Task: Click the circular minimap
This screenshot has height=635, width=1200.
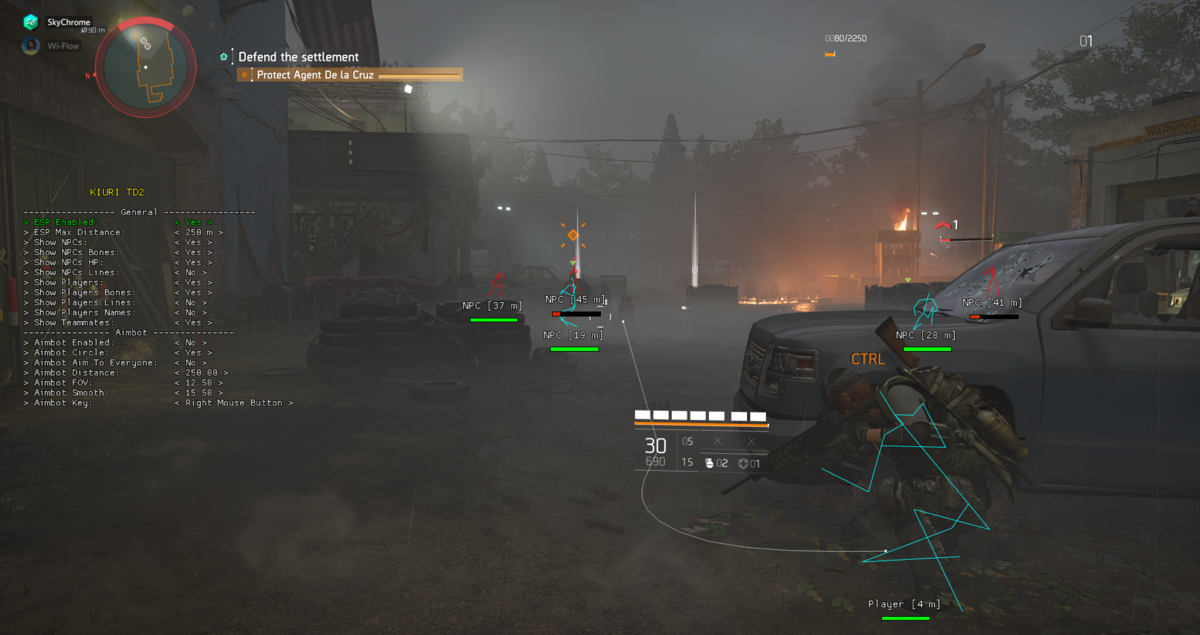Action: 146,68
